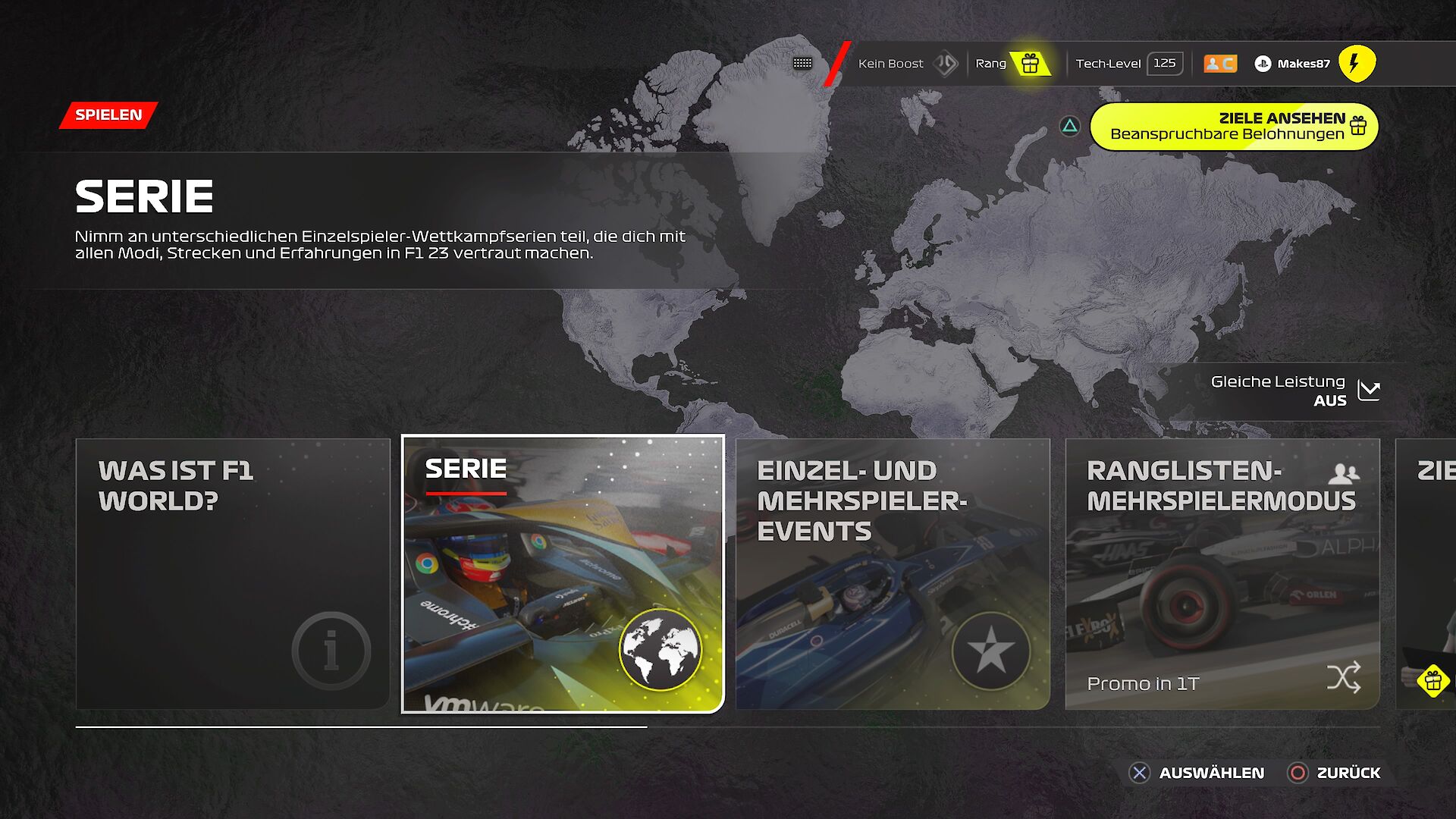Open the Serie mode tile

[x=563, y=574]
